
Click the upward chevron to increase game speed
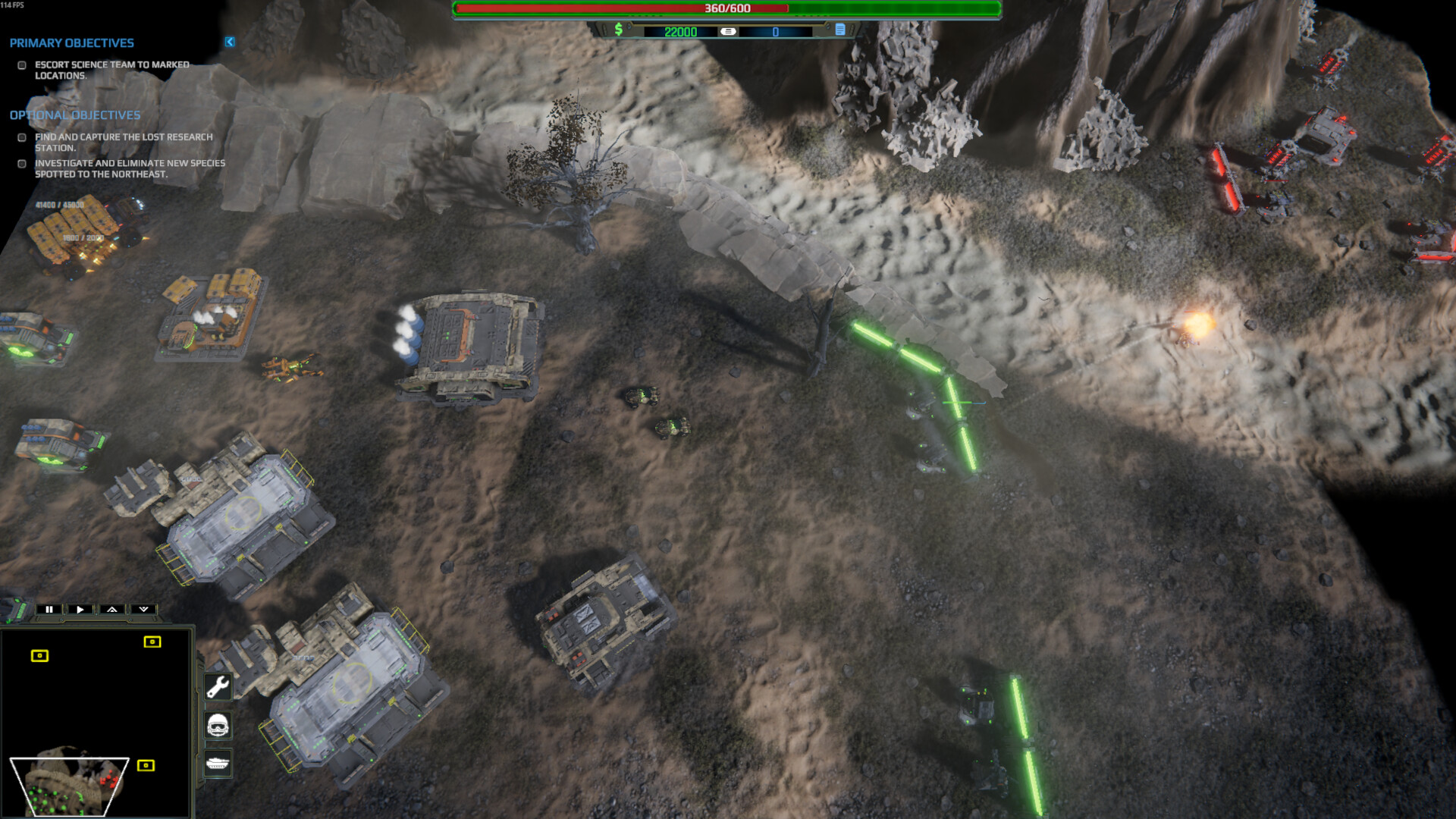(x=111, y=609)
